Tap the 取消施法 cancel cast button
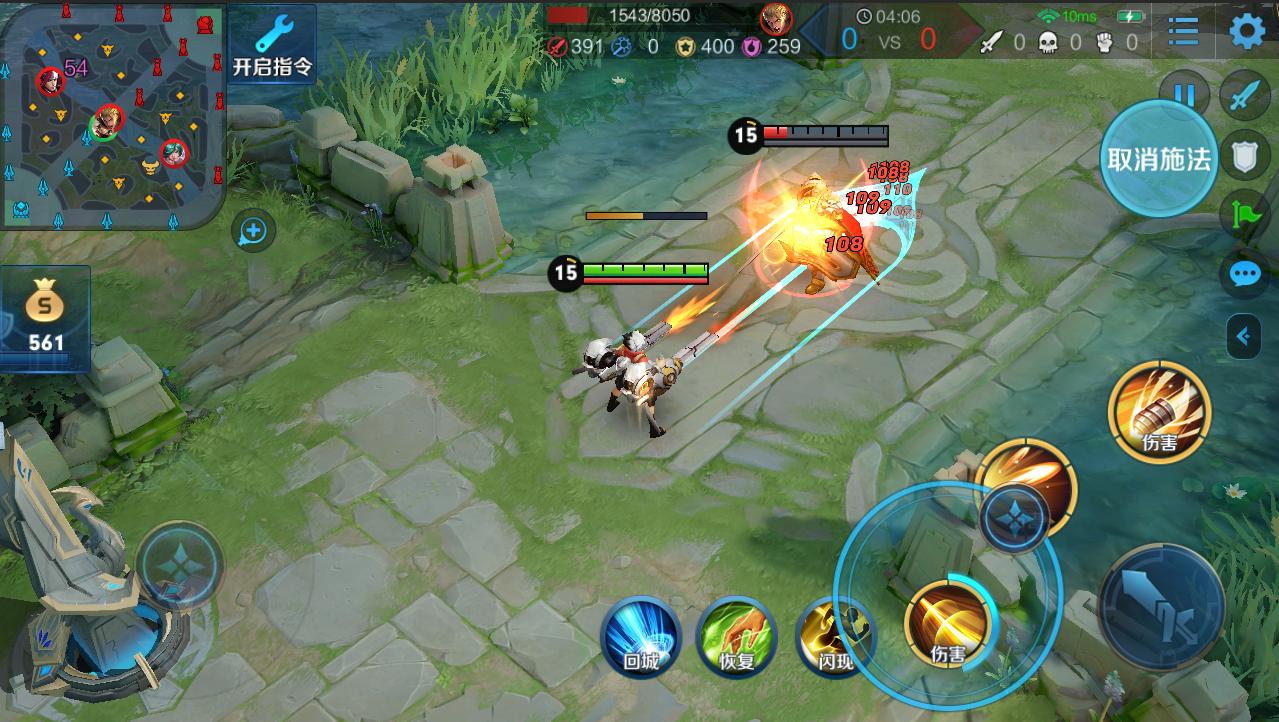1279x722 pixels. pyautogui.click(x=1159, y=159)
